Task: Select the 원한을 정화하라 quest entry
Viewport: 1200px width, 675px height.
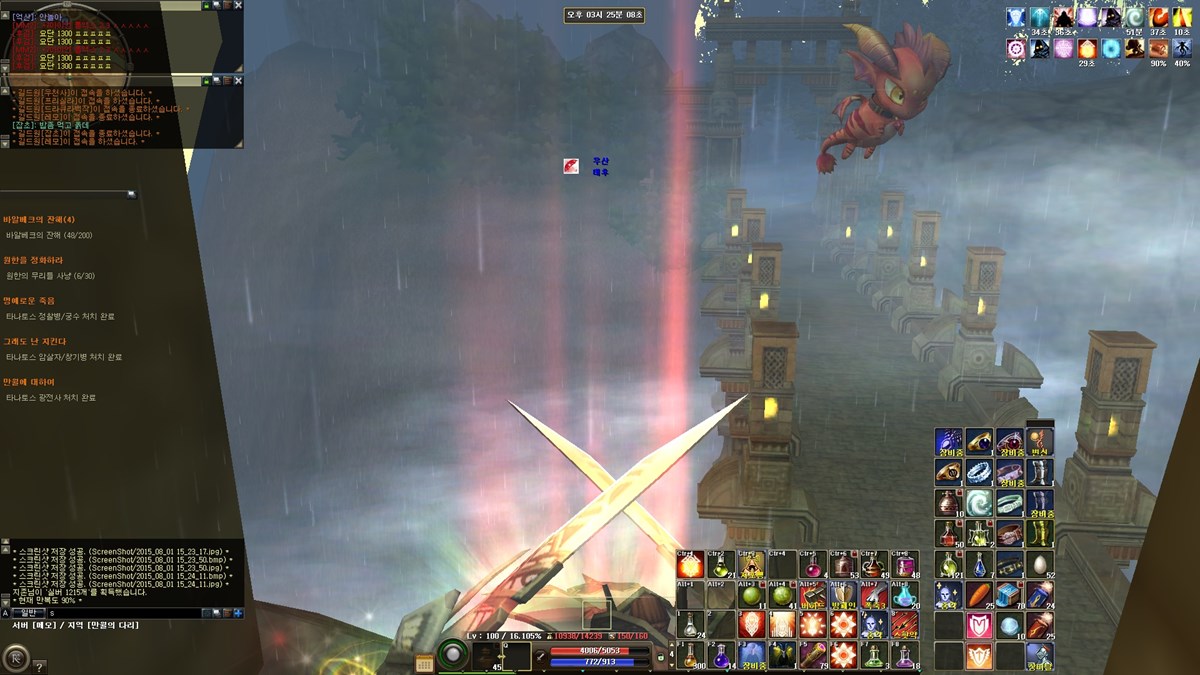Action: 33,260
